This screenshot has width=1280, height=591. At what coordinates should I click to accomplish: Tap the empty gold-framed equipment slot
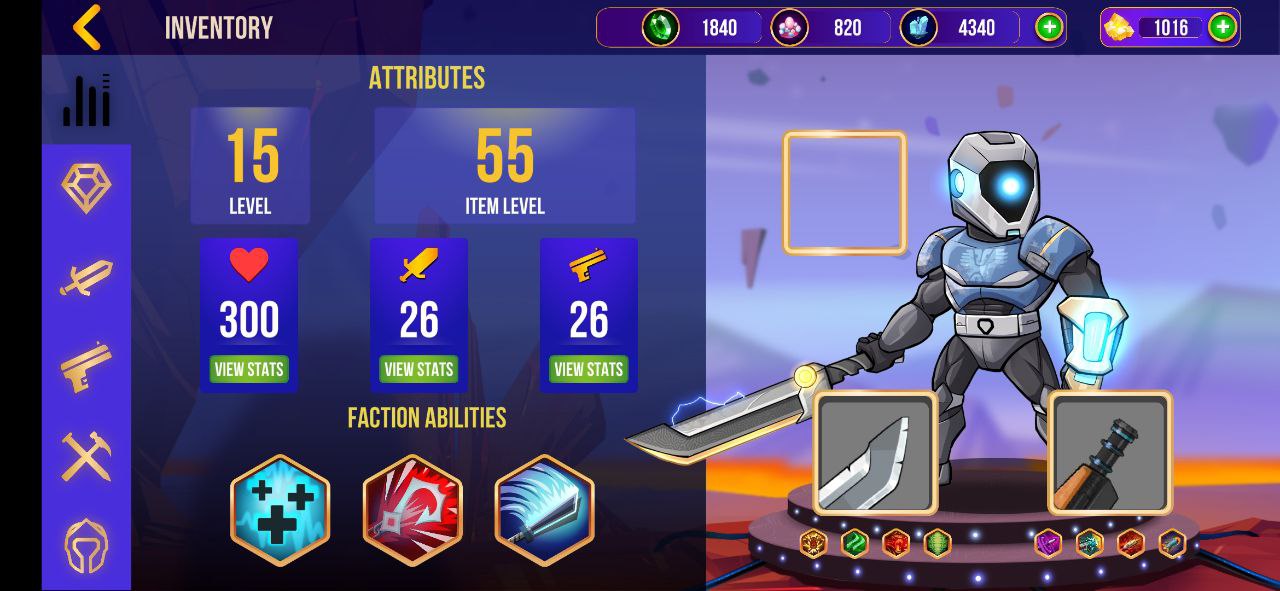point(845,192)
